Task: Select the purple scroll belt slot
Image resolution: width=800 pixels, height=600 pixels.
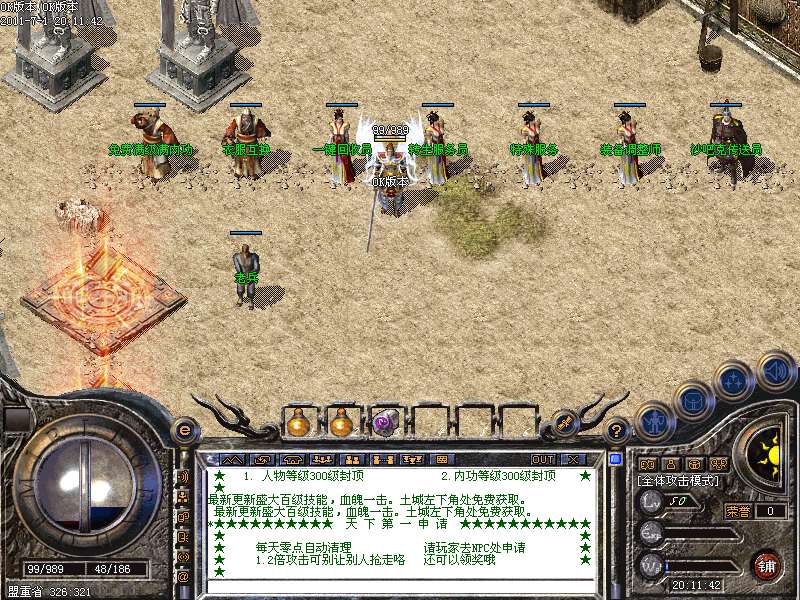Action: [385, 423]
